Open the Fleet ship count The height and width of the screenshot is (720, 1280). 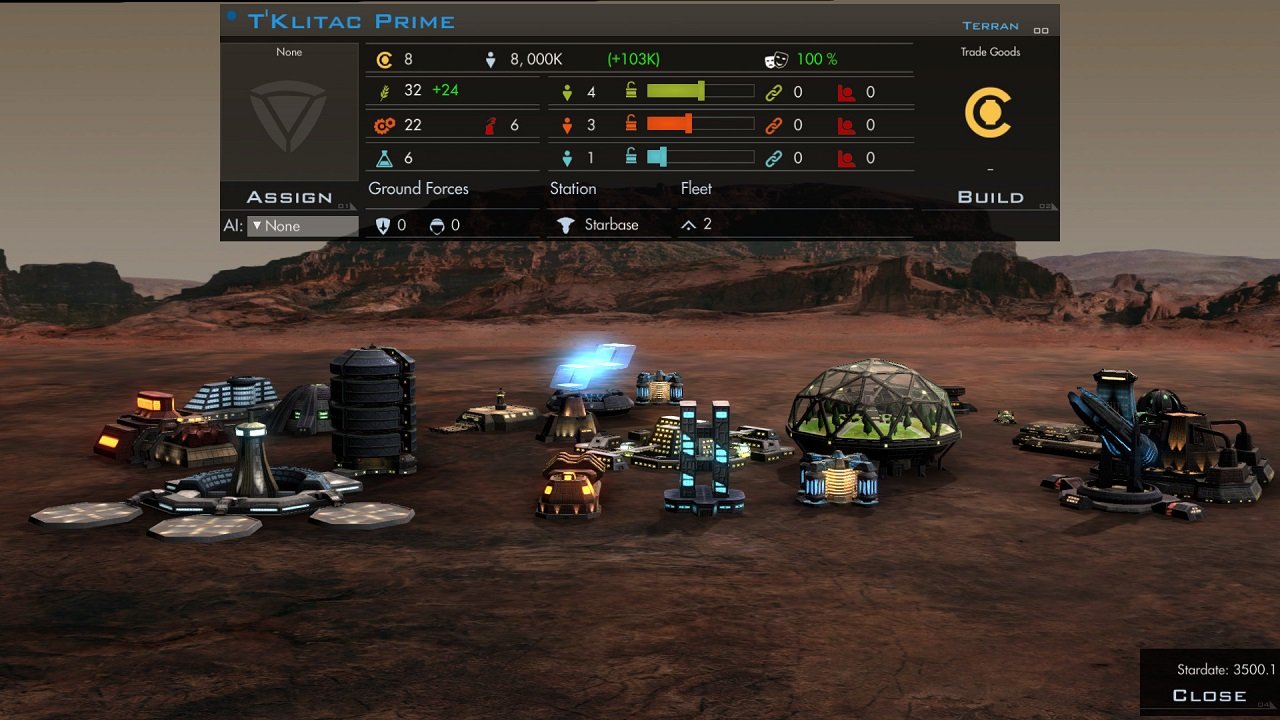click(697, 225)
